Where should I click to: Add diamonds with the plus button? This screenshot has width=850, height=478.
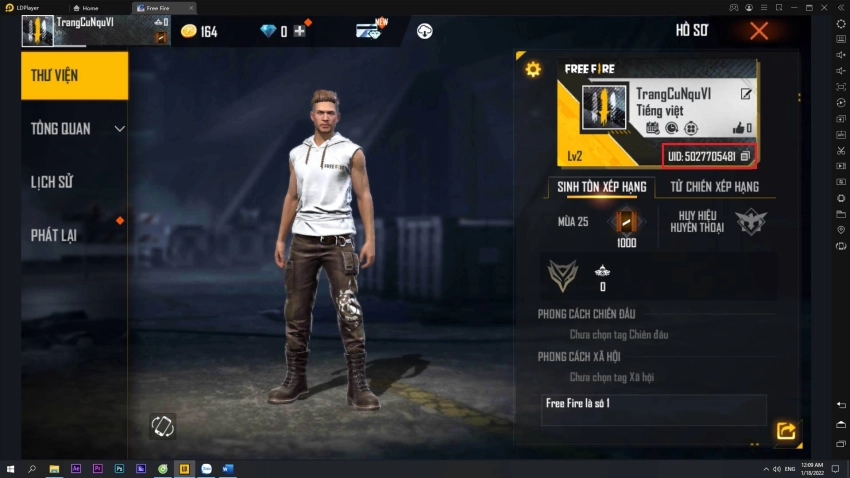tap(299, 31)
